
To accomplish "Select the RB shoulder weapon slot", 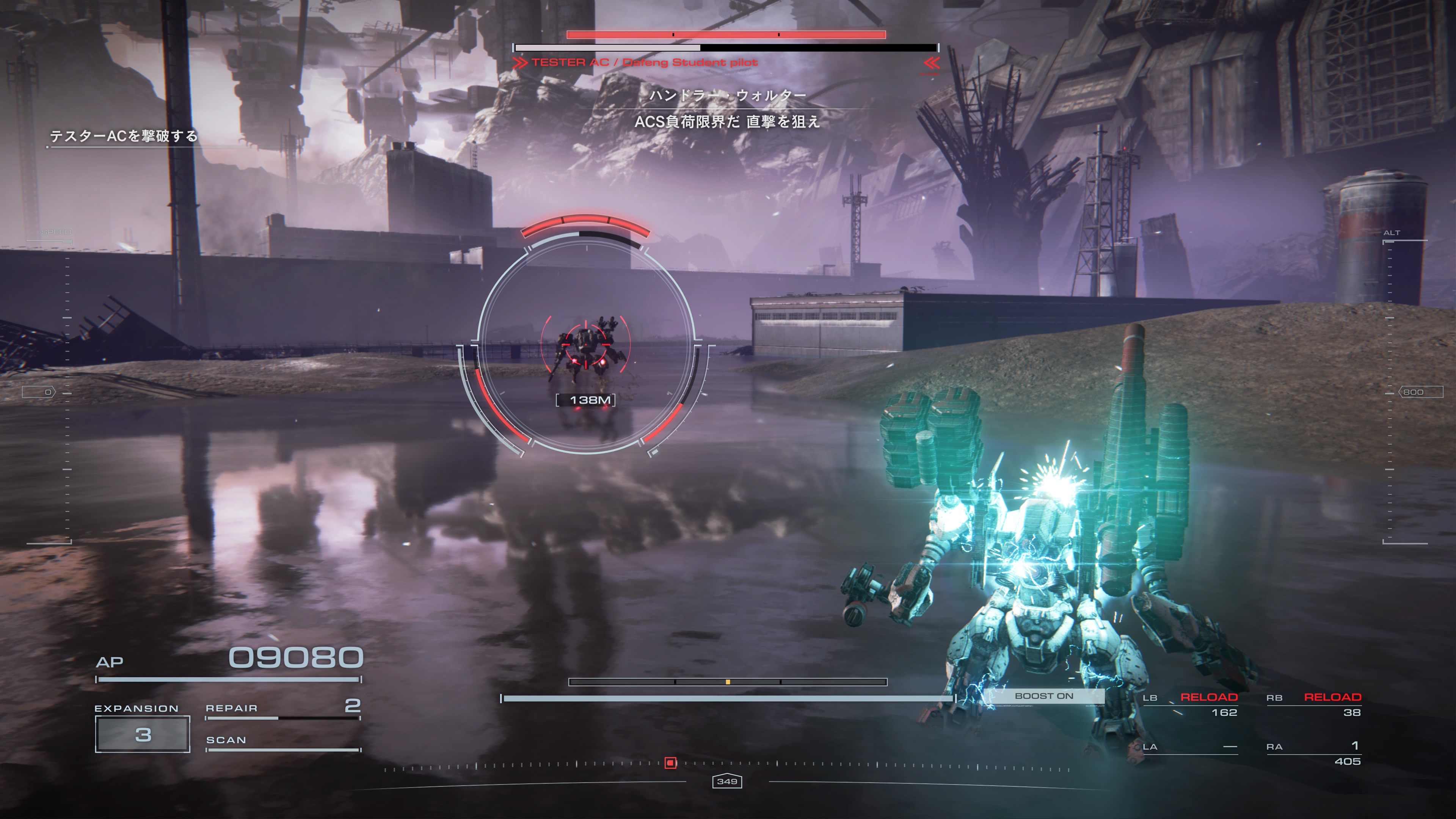I will click(1313, 704).
